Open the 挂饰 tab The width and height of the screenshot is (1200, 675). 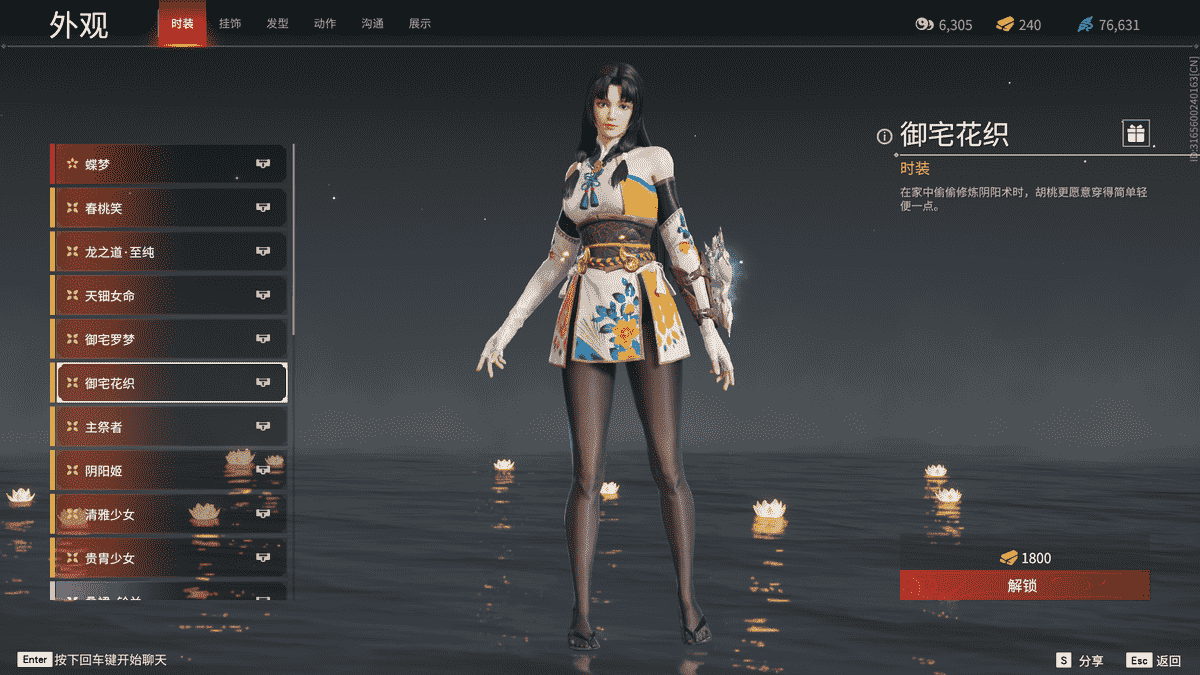[230, 24]
